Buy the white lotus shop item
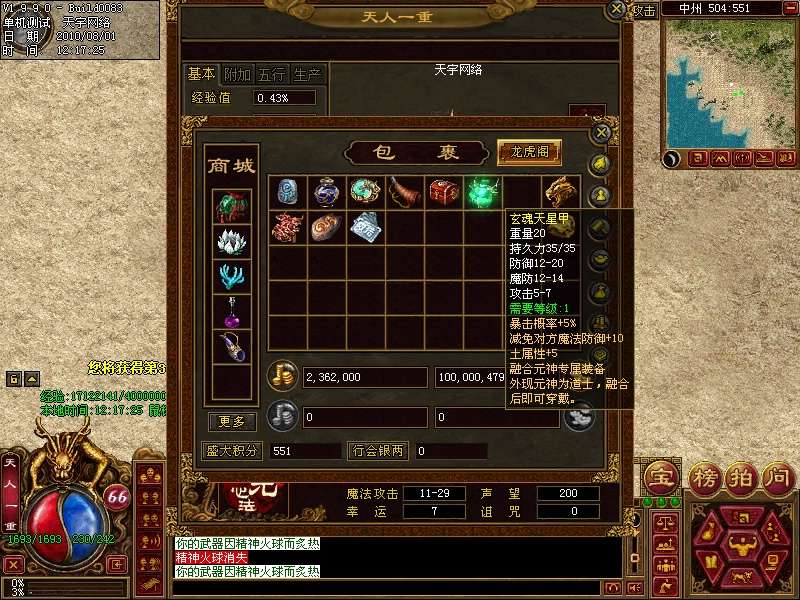Image resolution: width=800 pixels, height=600 pixels. point(231,242)
